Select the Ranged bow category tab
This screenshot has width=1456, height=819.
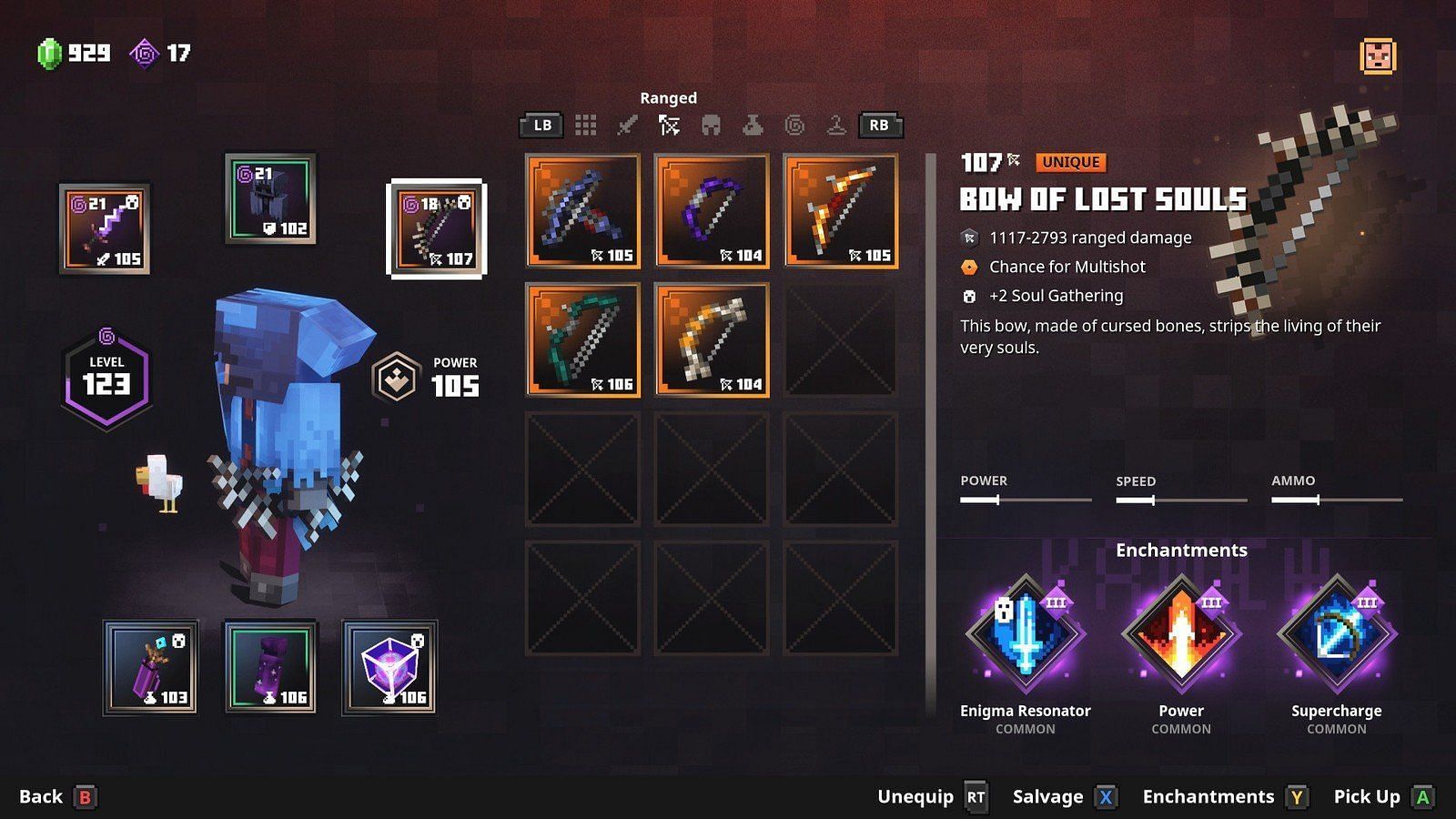coord(669,126)
